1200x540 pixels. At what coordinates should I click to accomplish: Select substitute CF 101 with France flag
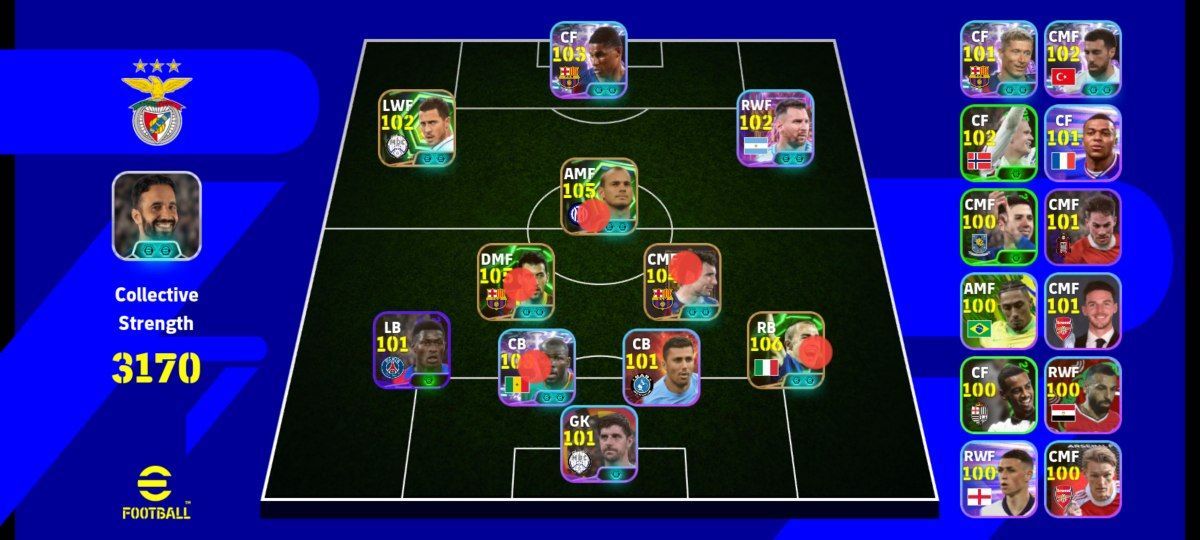click(x=1082, y=143)
